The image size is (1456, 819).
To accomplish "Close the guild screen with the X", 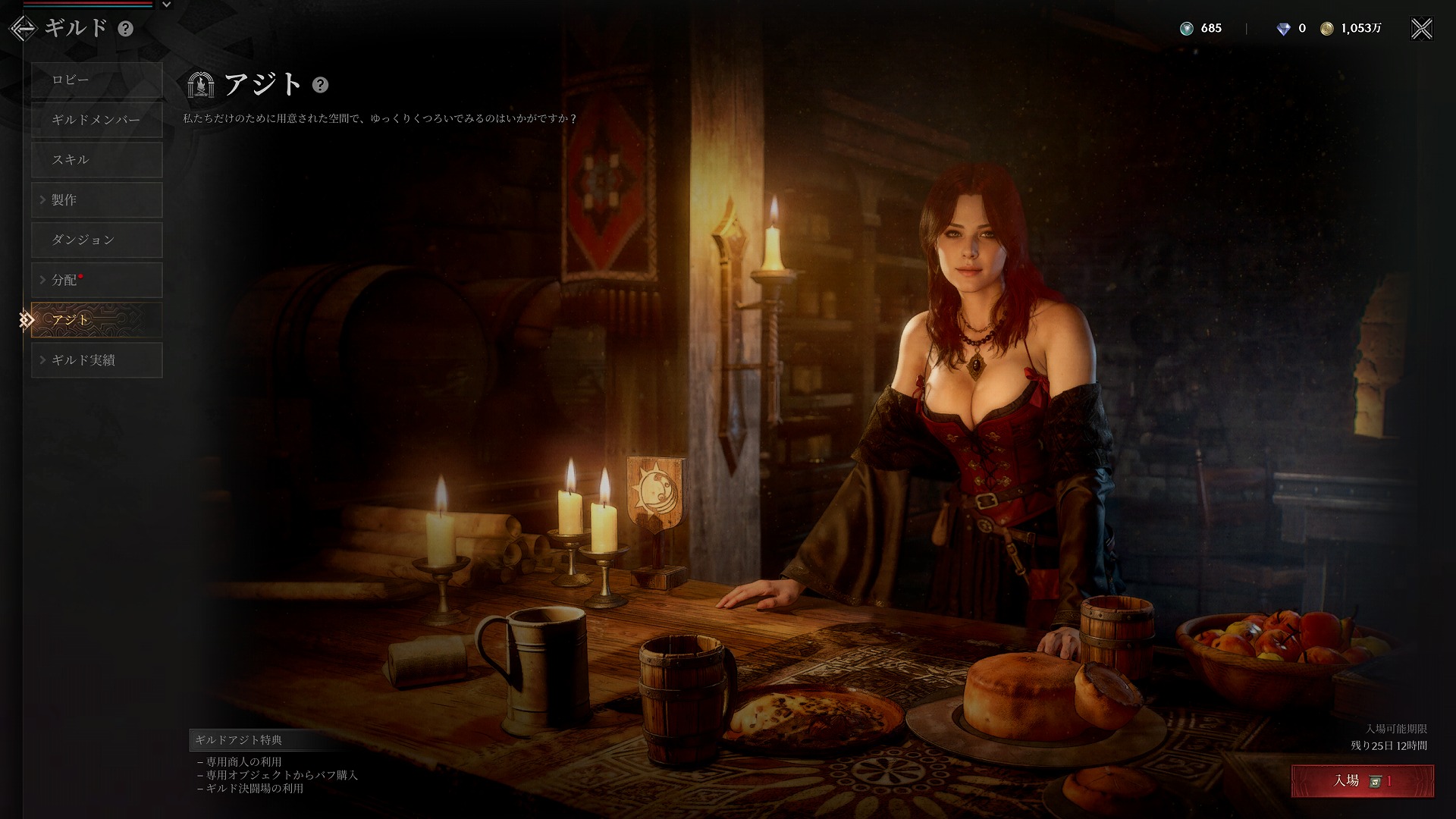I will point(1421,29).
